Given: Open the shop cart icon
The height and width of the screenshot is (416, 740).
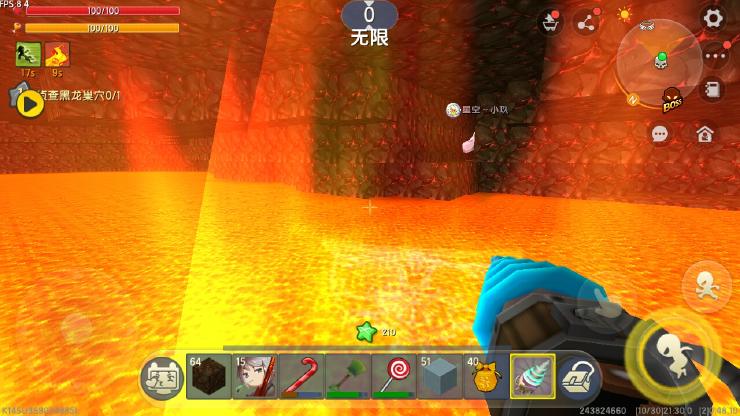Looking at the screenshot, I should coord(550,22).
